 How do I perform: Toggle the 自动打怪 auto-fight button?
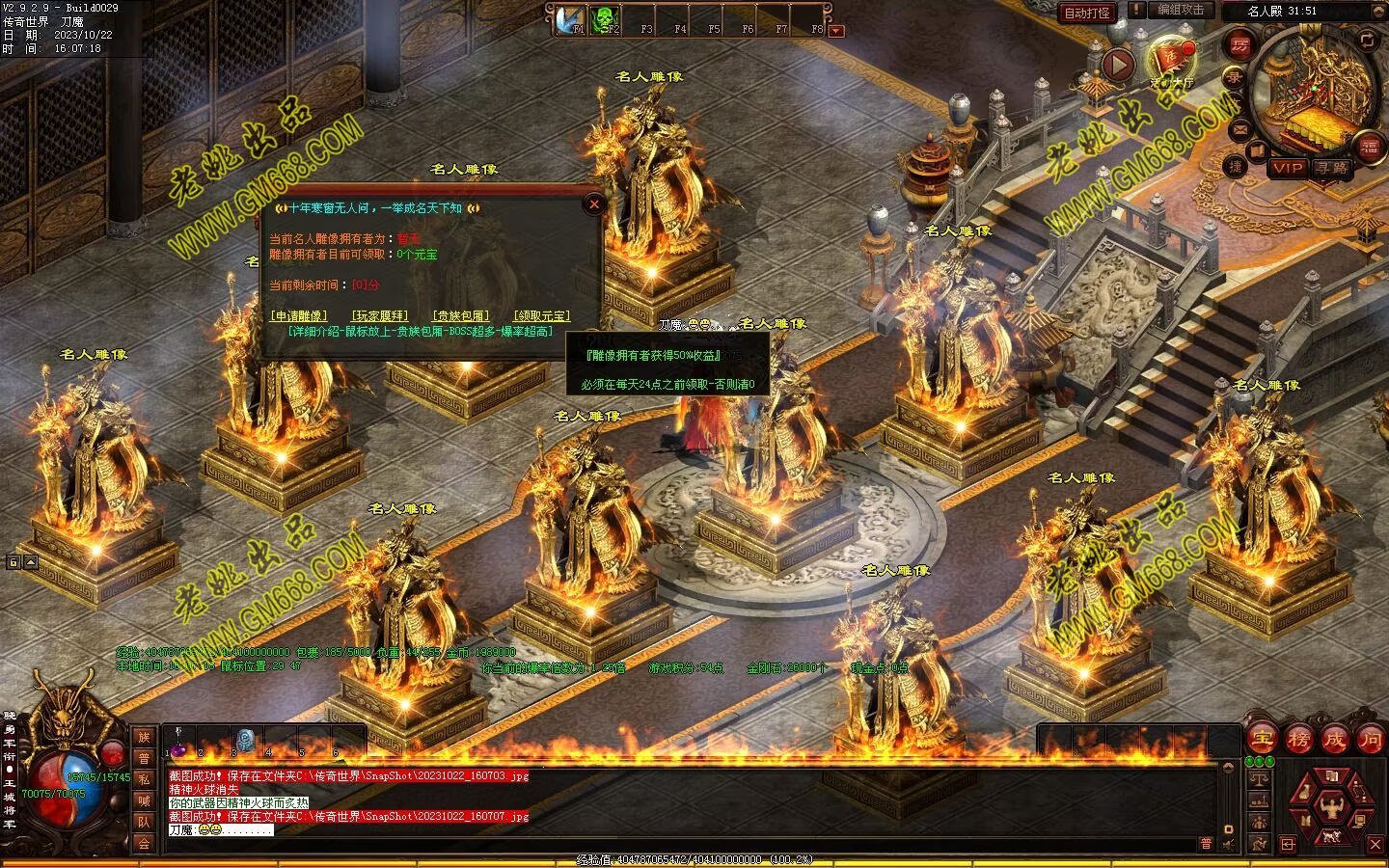1086,13
